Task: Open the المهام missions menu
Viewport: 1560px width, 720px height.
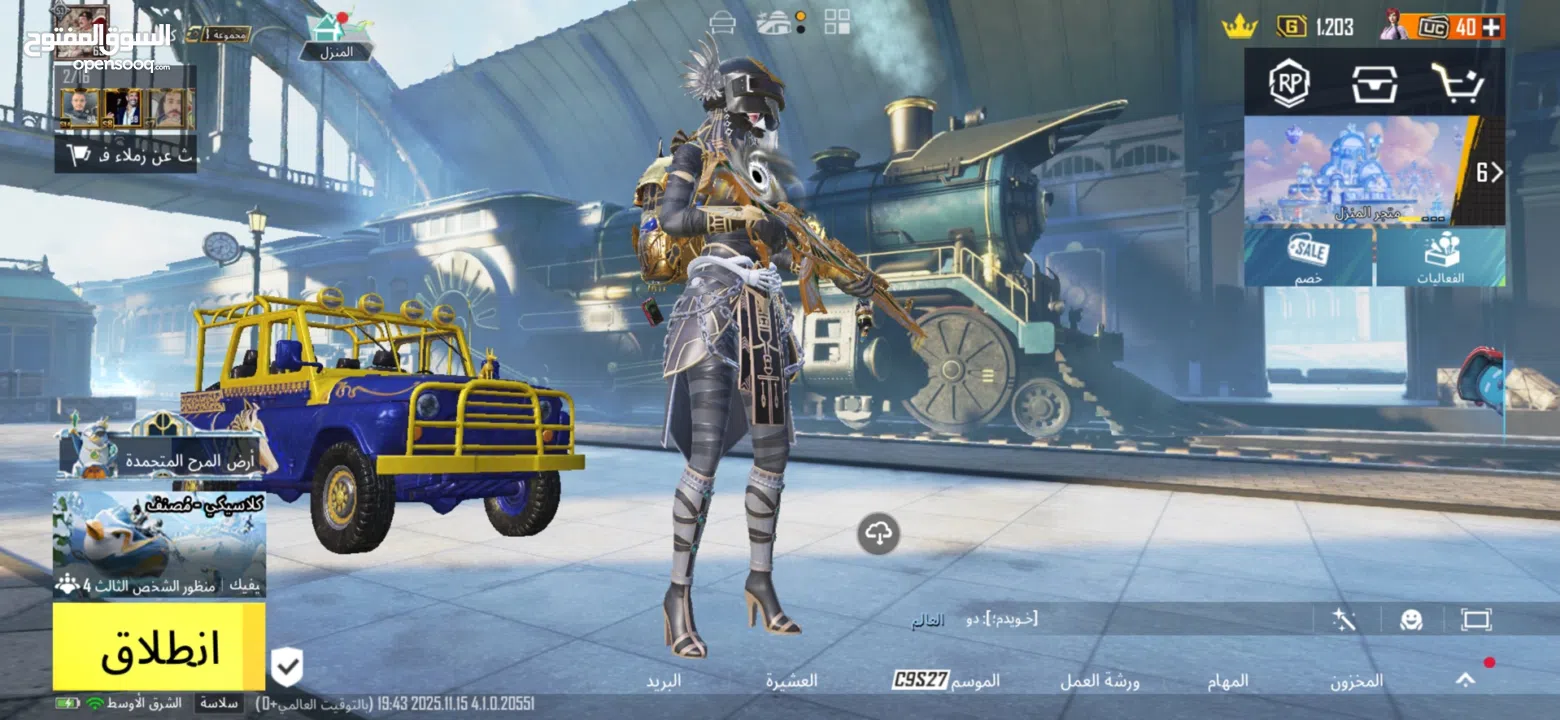Action: click(x=1233, y=681)
